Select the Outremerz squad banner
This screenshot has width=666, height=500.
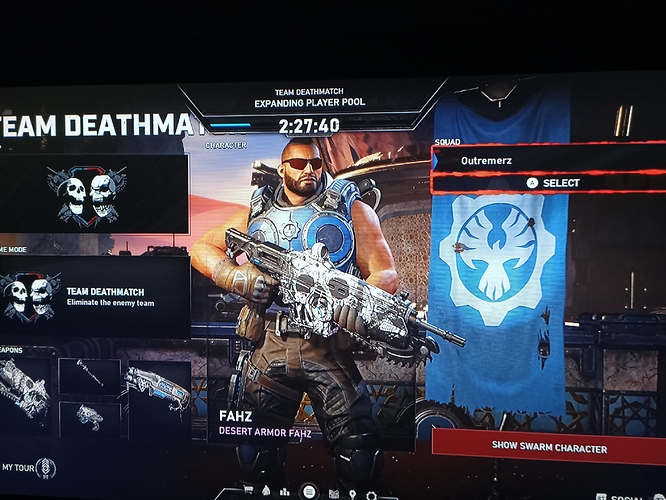pyautogui.click(x=548, y=160)
